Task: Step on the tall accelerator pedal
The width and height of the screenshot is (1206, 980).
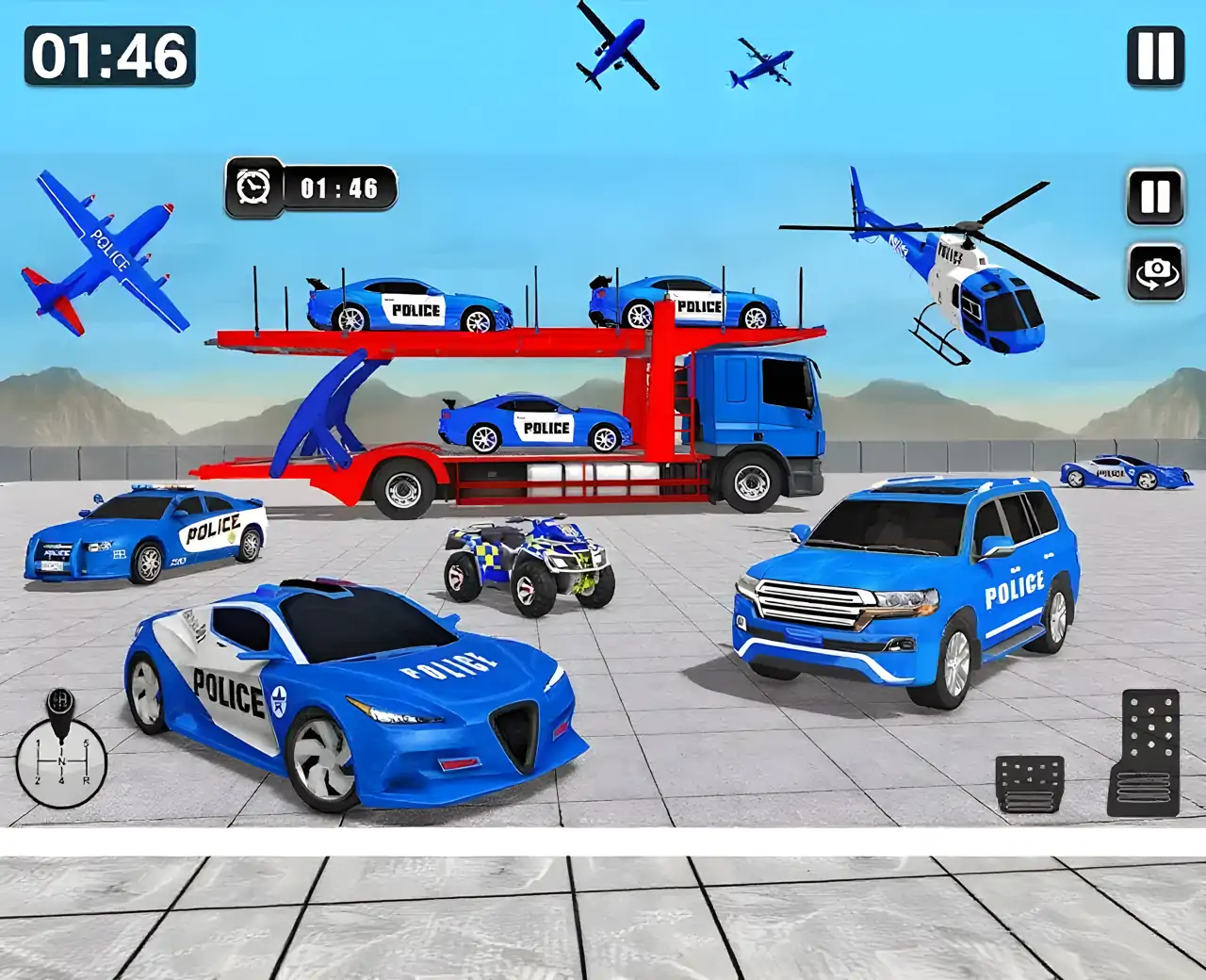Action: tap(1144, 752)
